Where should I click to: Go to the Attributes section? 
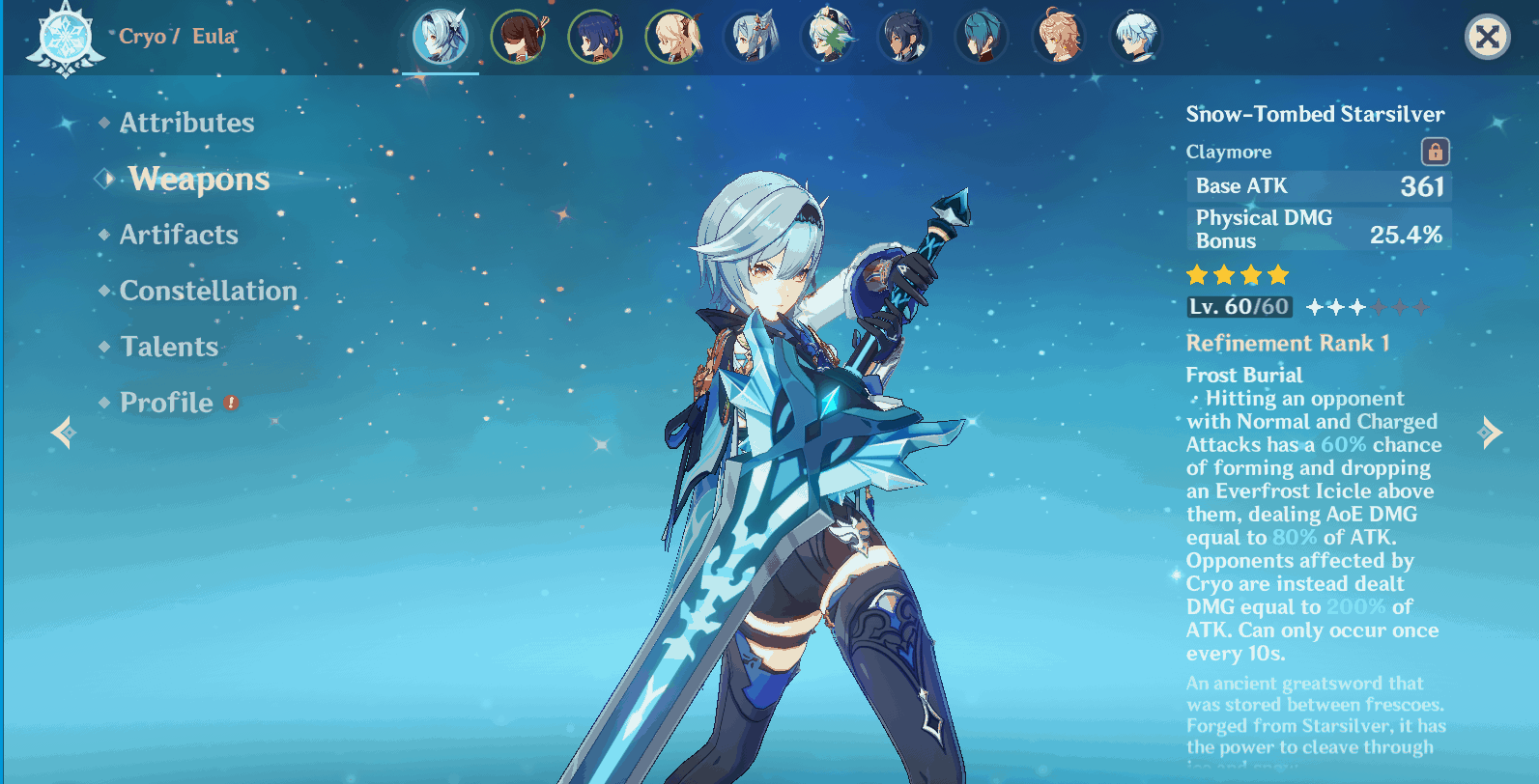(x=185, y=123)
